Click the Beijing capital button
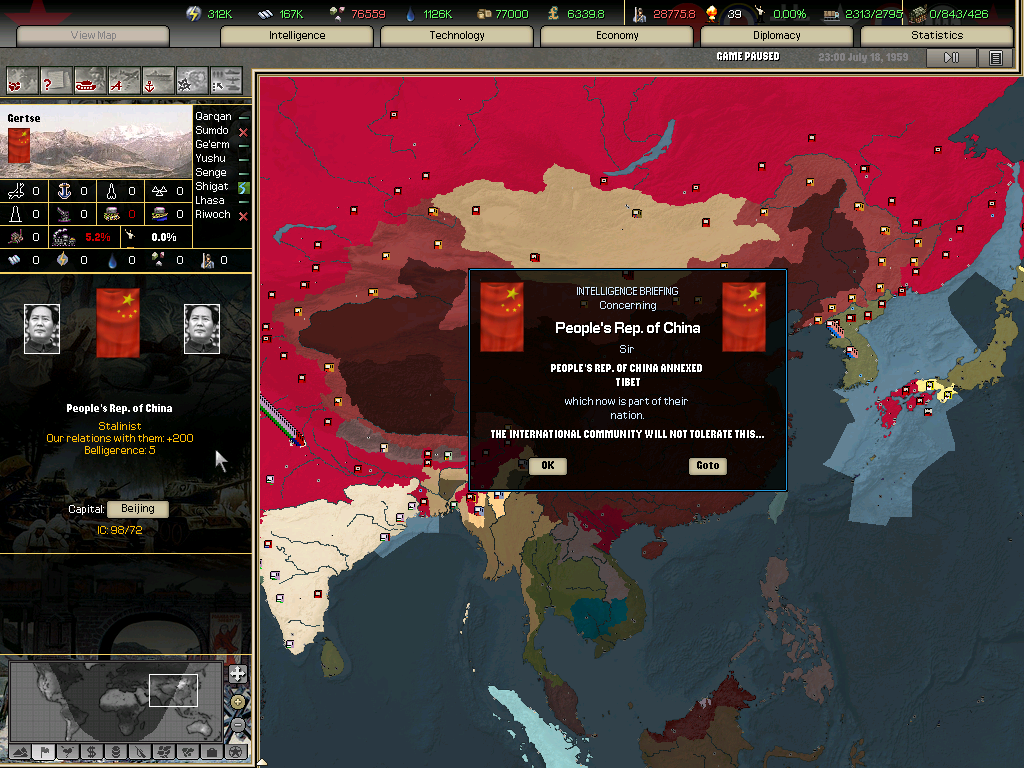 point(138,509)
